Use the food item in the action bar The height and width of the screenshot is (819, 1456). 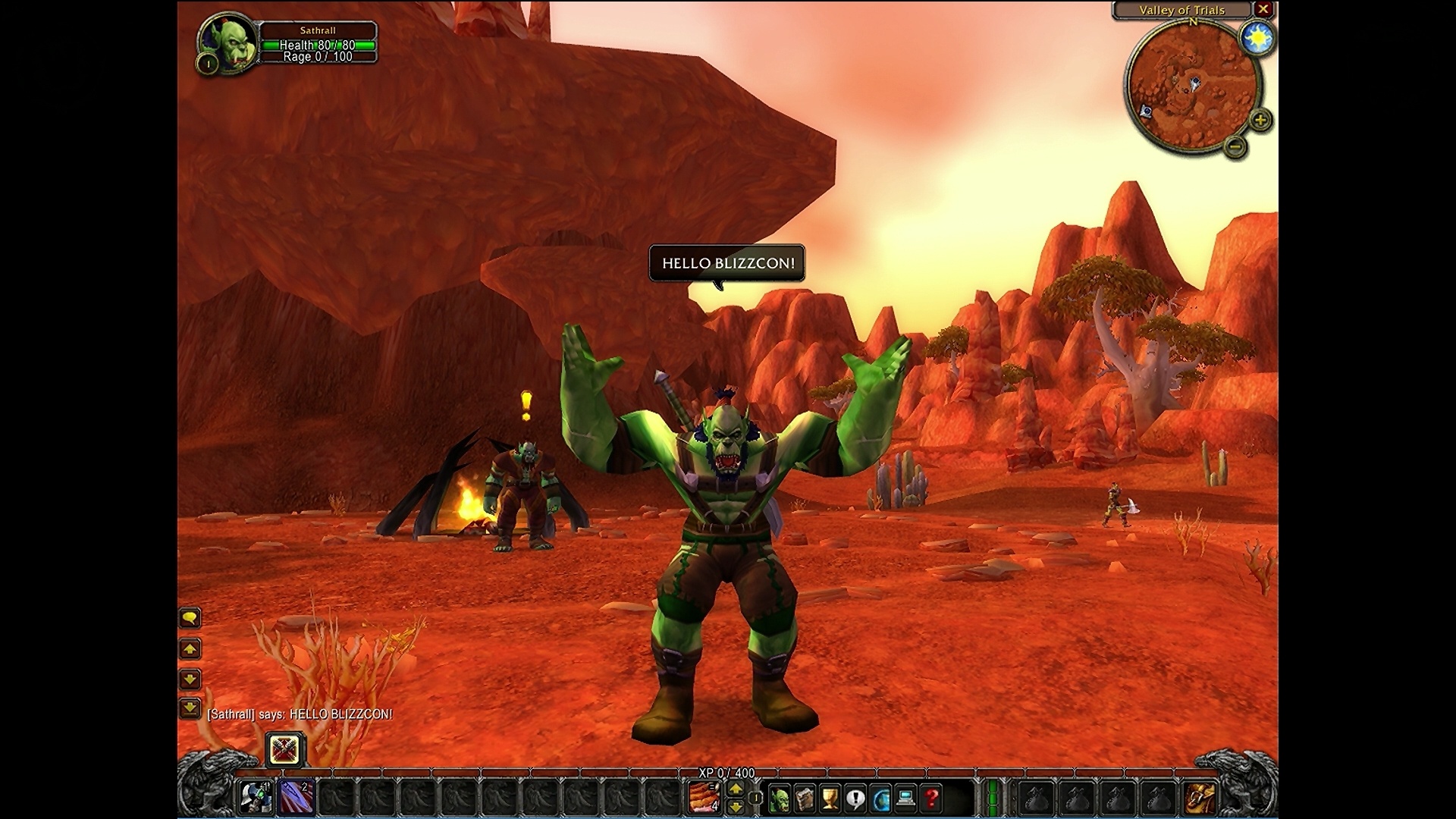704,798
